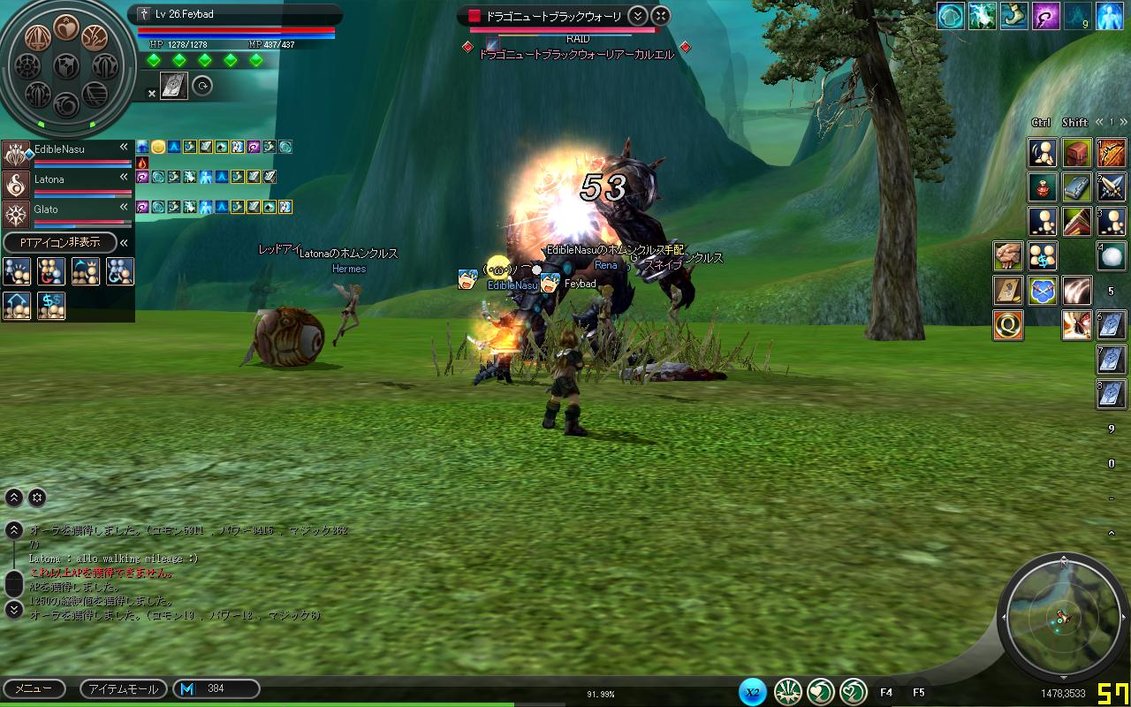Open the red treasure chest icon
Viewport: 1131px width, 707px height.
coord(1077,153)
